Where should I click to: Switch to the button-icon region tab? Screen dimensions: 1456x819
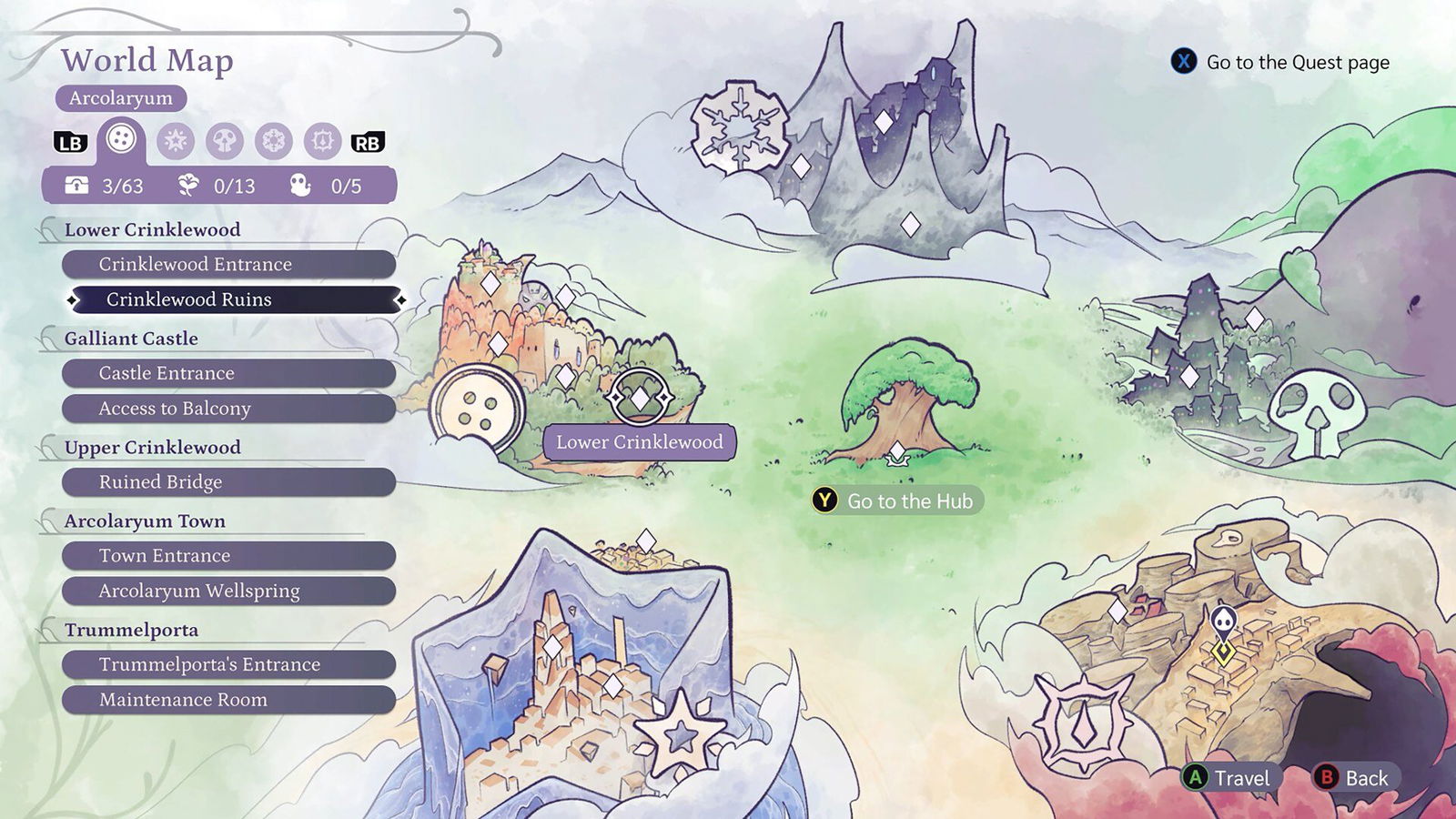point(121,139)
